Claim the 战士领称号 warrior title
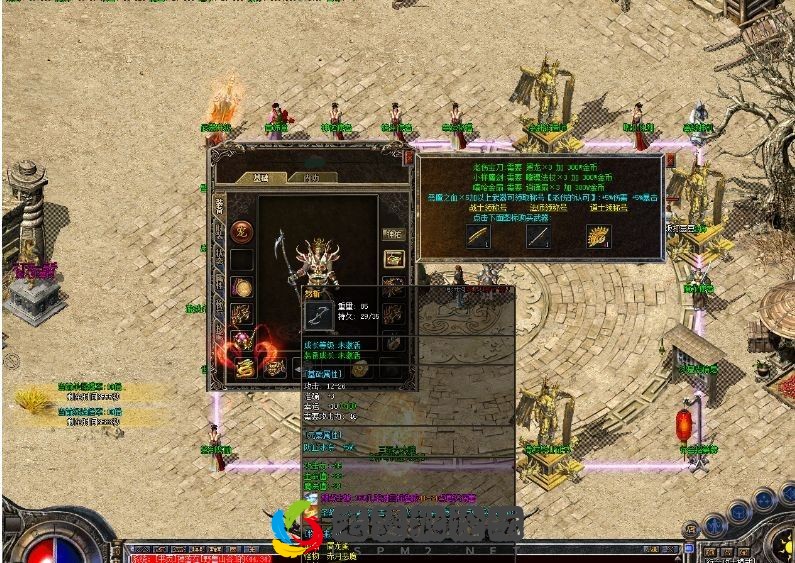The image size is (795, 563). coord(484,208)
